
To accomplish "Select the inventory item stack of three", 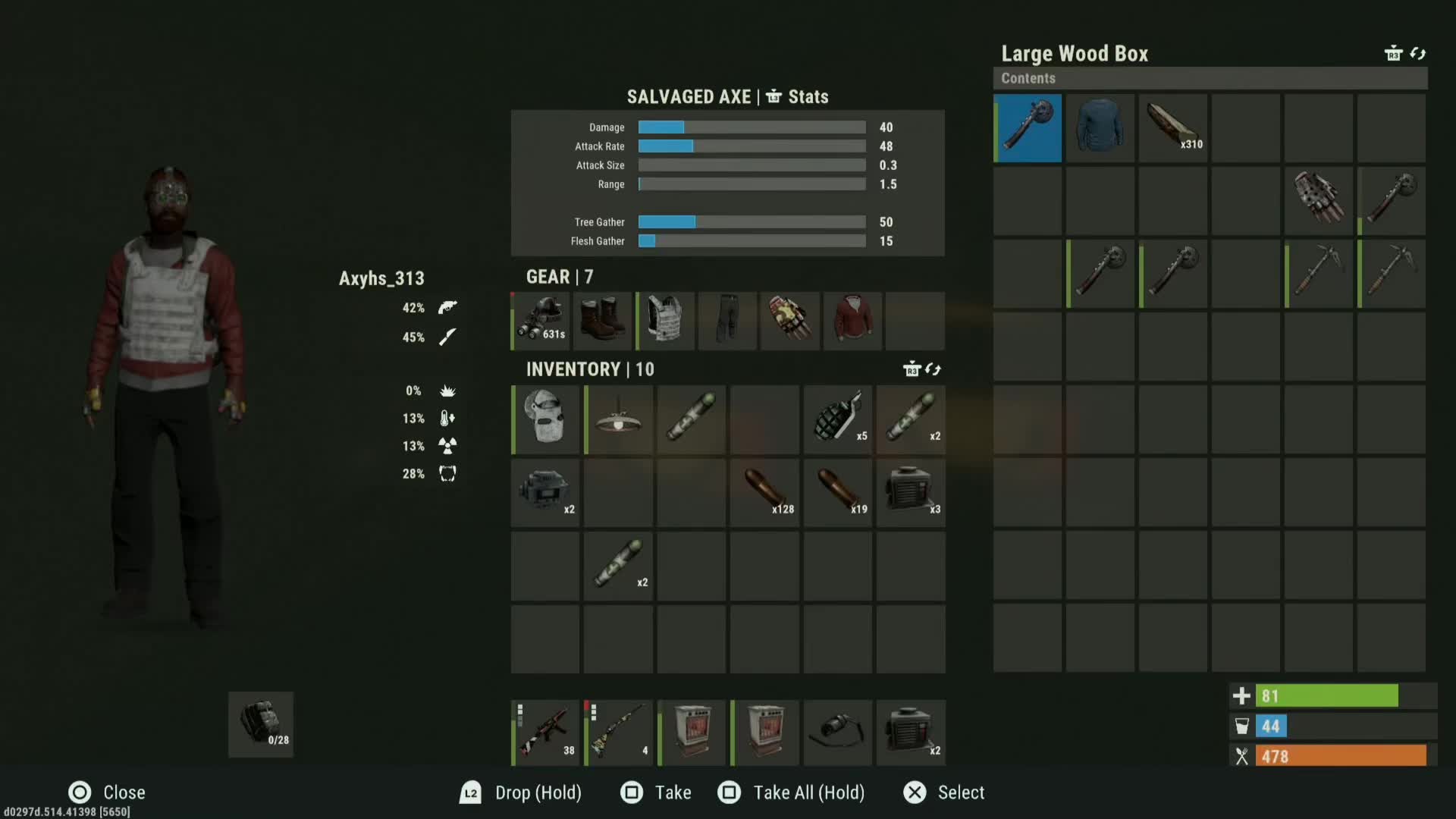I will pyautogui.click(x=911, y=492).
